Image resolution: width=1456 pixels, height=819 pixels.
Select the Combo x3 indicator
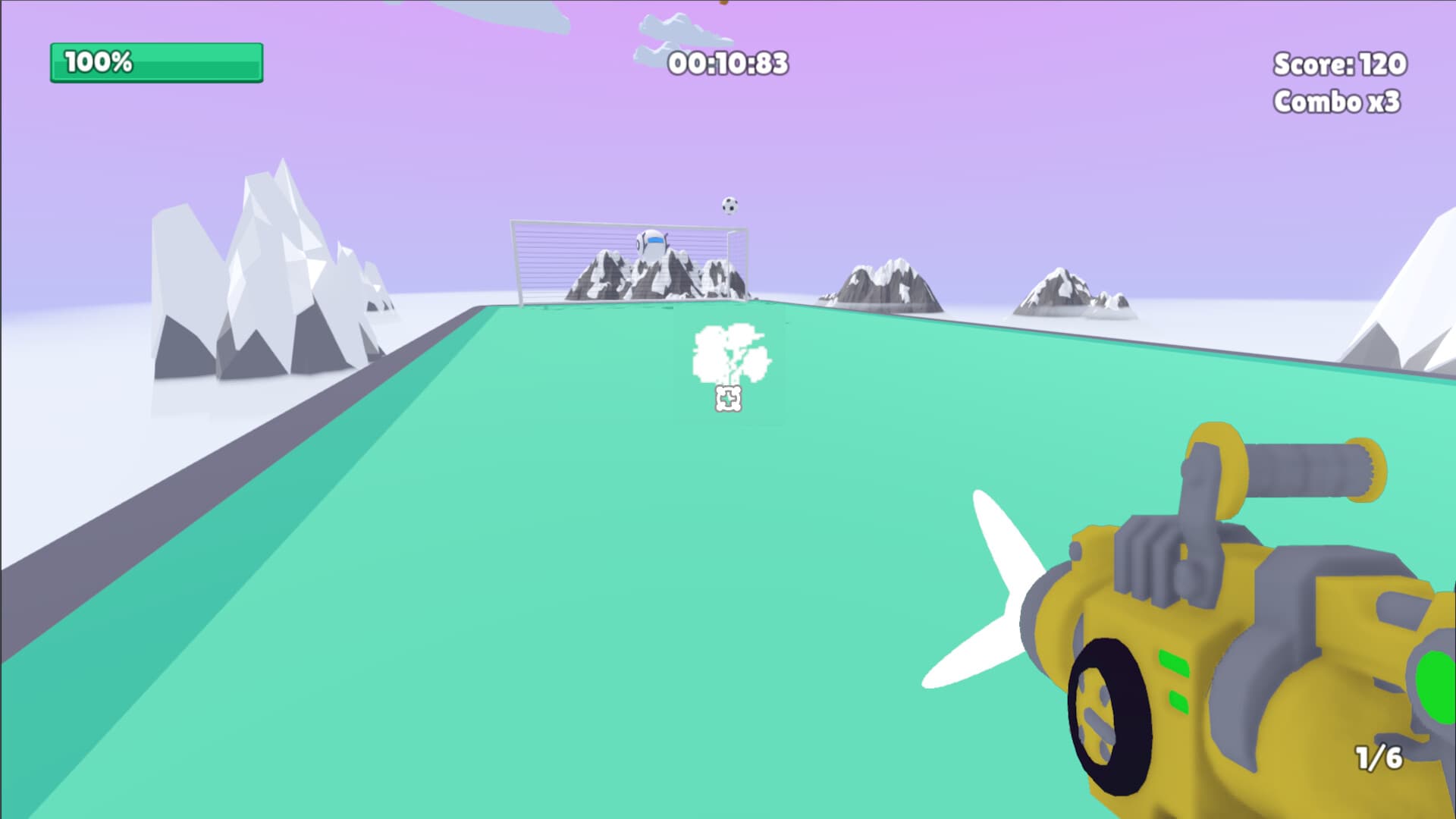(1339, 101)
